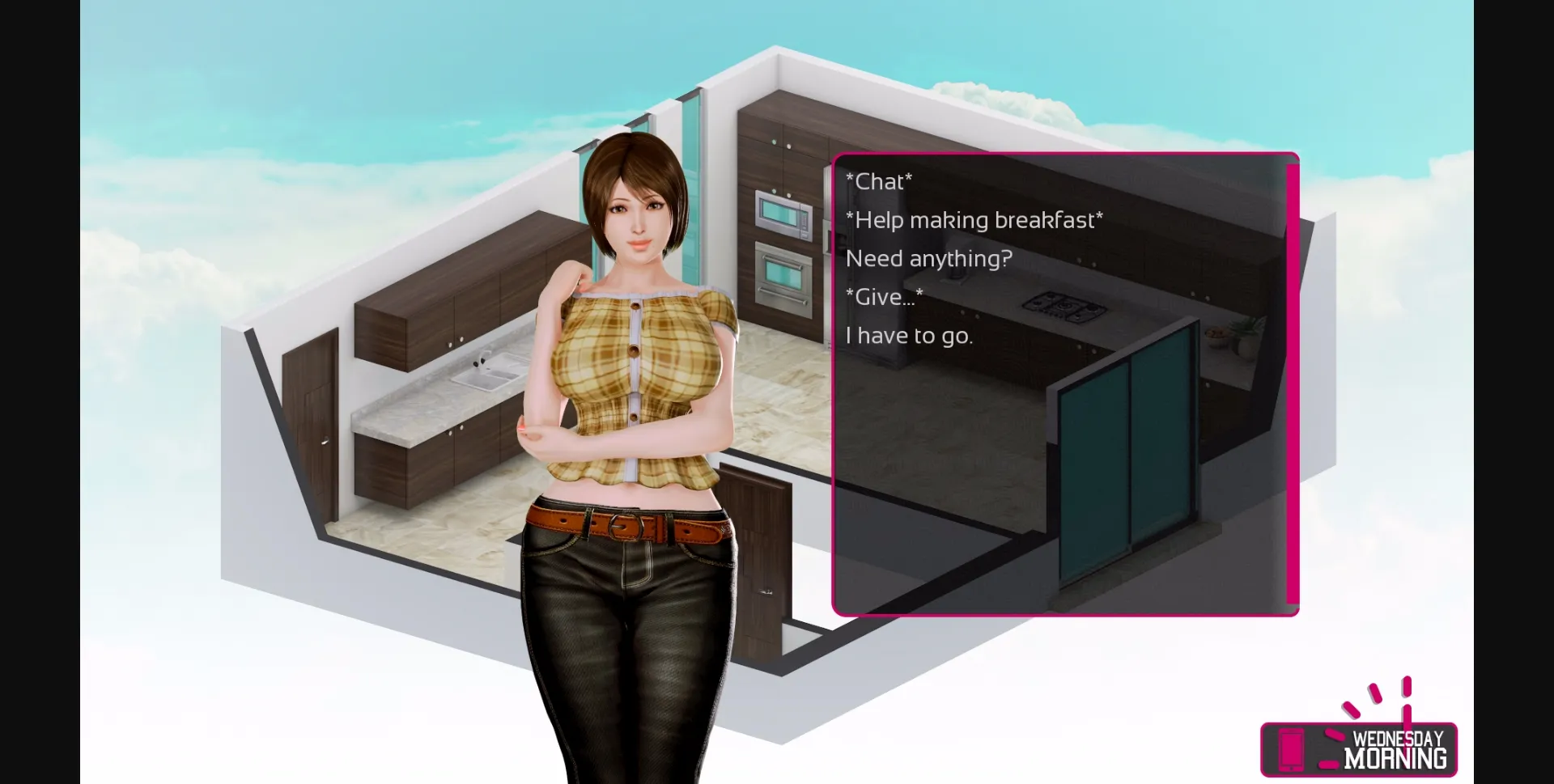Select the Need anything? dialogue choice
The width and height of the screenshot is (1554, 784).
(929, 258)
